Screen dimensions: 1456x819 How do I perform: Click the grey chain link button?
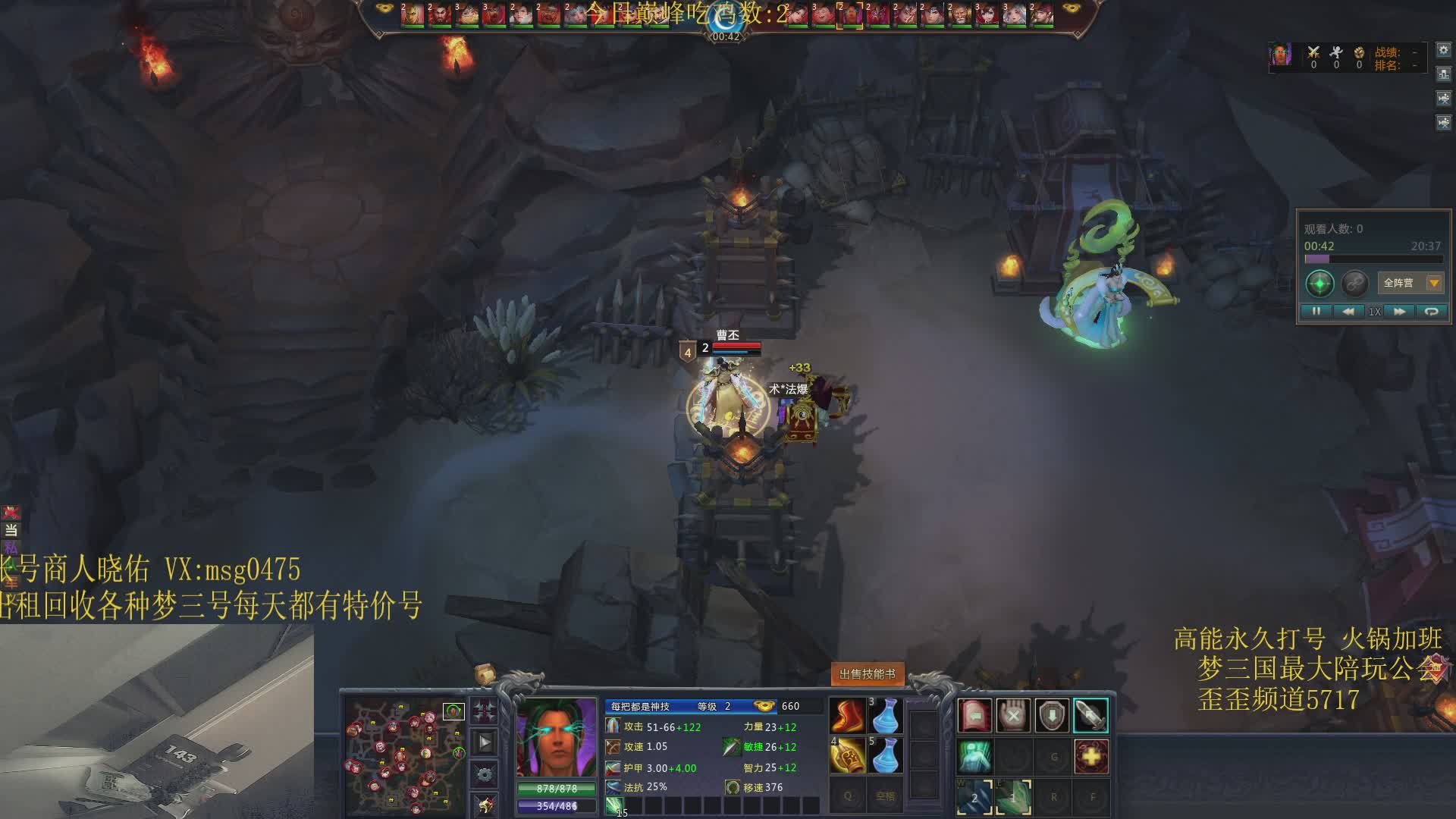point(1354,284)
